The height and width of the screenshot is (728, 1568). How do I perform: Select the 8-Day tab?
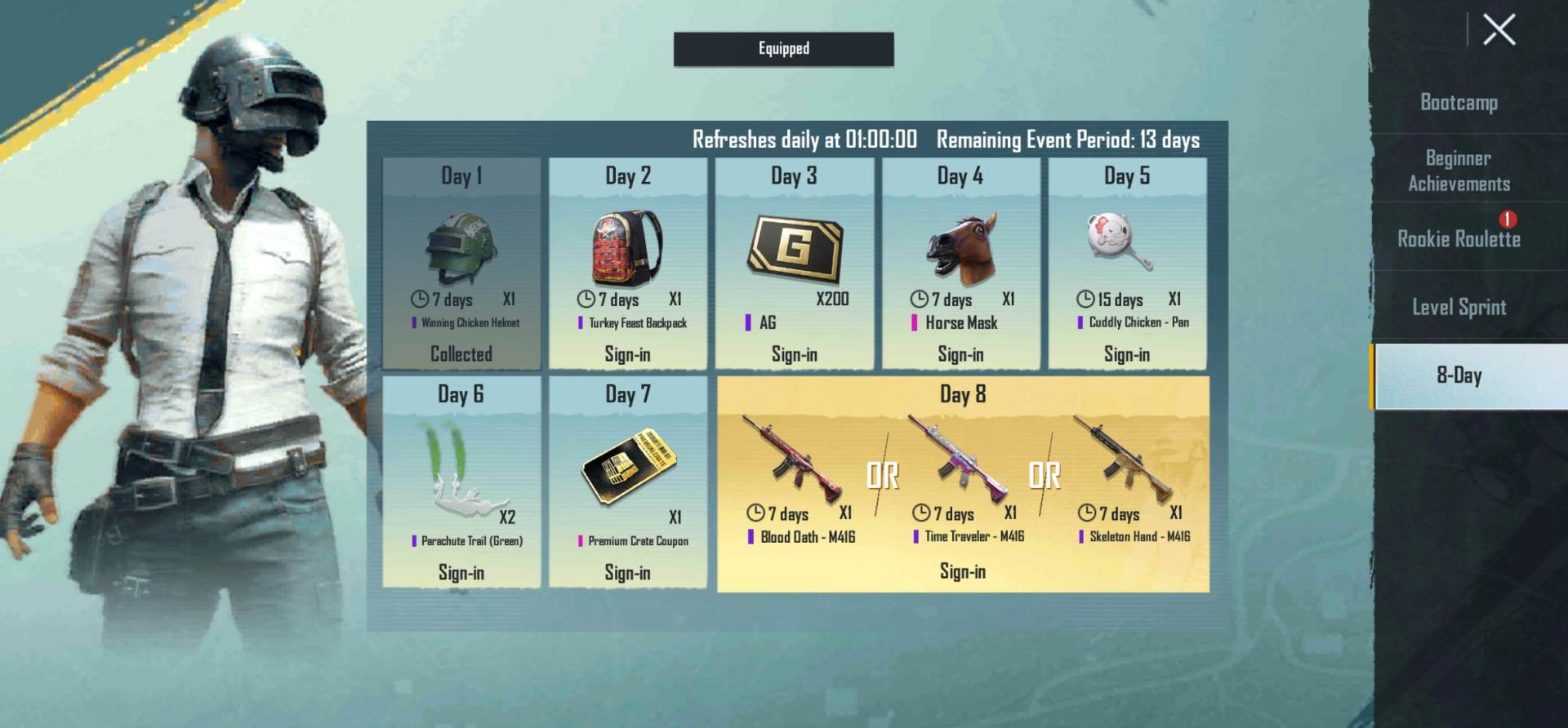[1460, 376]
